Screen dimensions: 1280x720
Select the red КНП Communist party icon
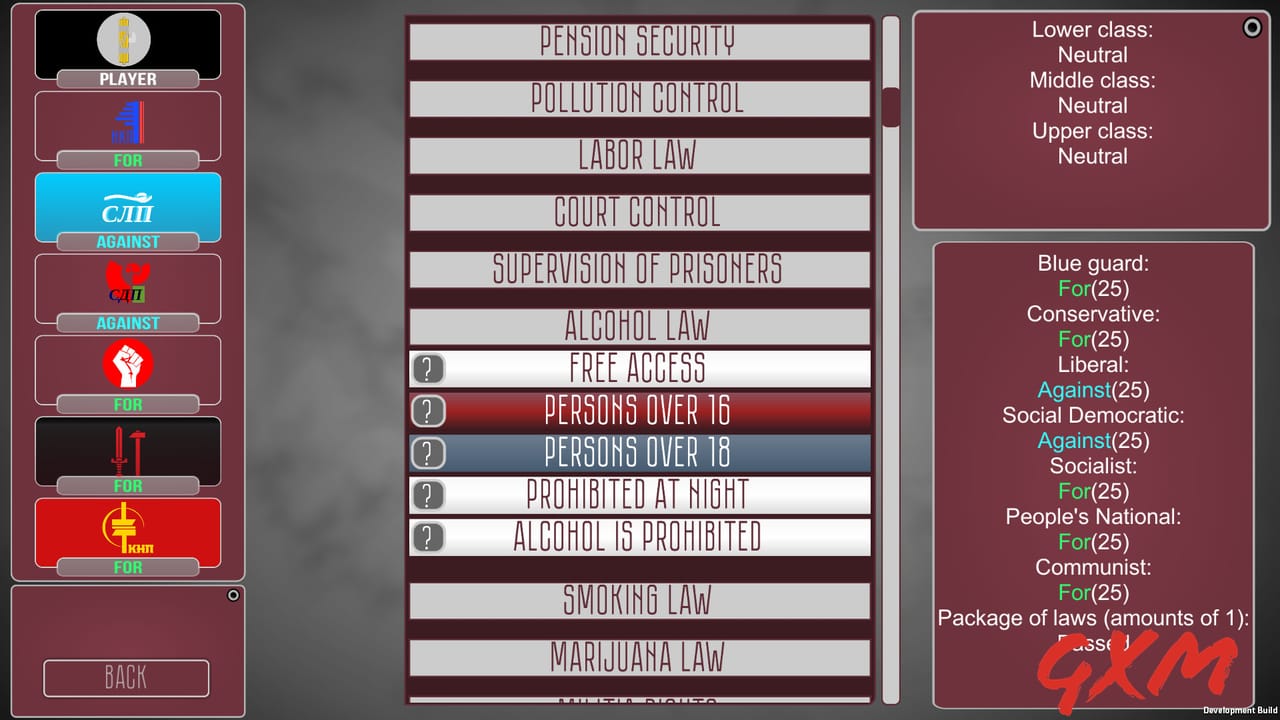point(127,531)
